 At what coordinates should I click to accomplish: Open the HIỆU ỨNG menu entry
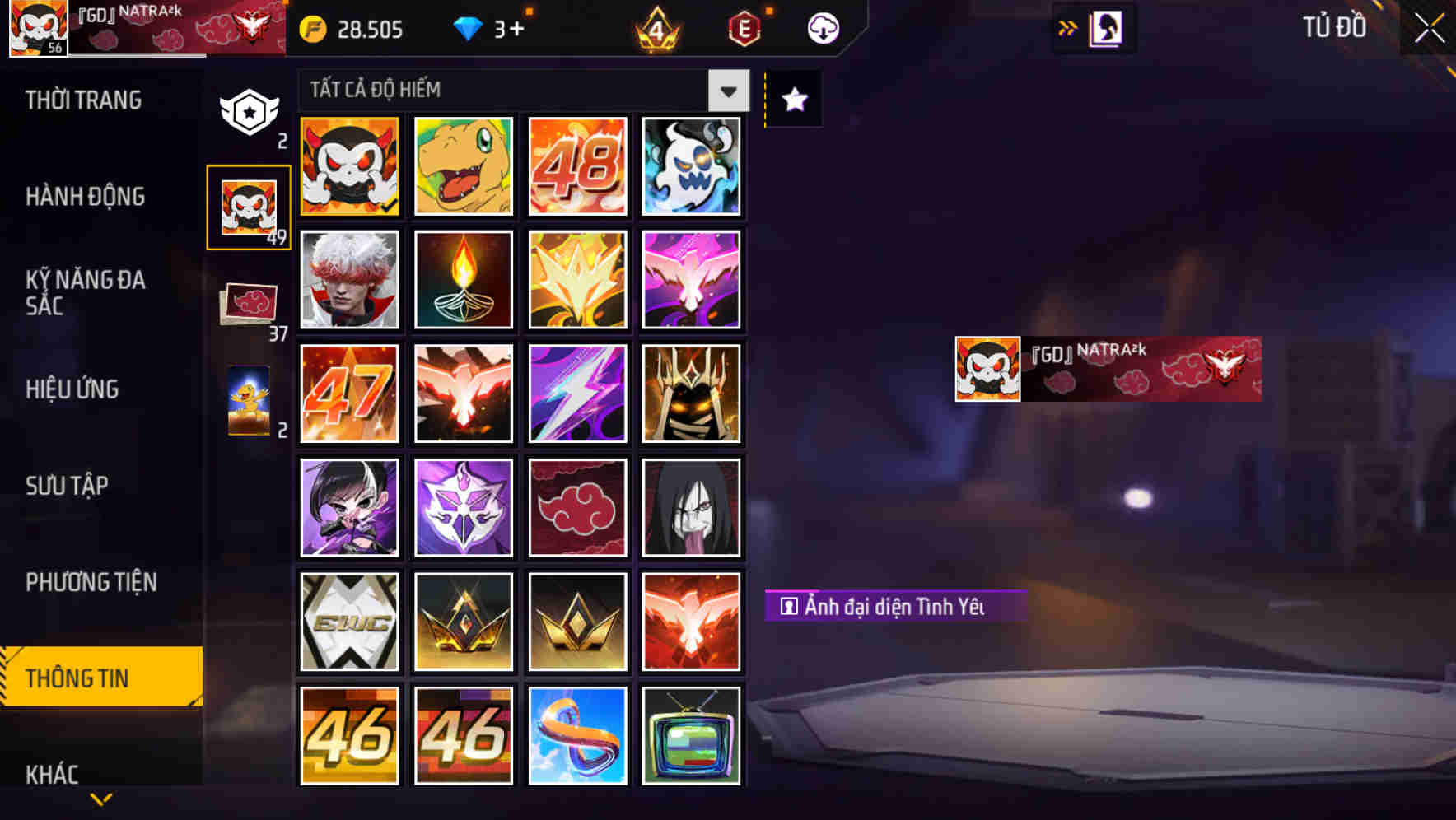pyautogui.click(x=73, y=389)
